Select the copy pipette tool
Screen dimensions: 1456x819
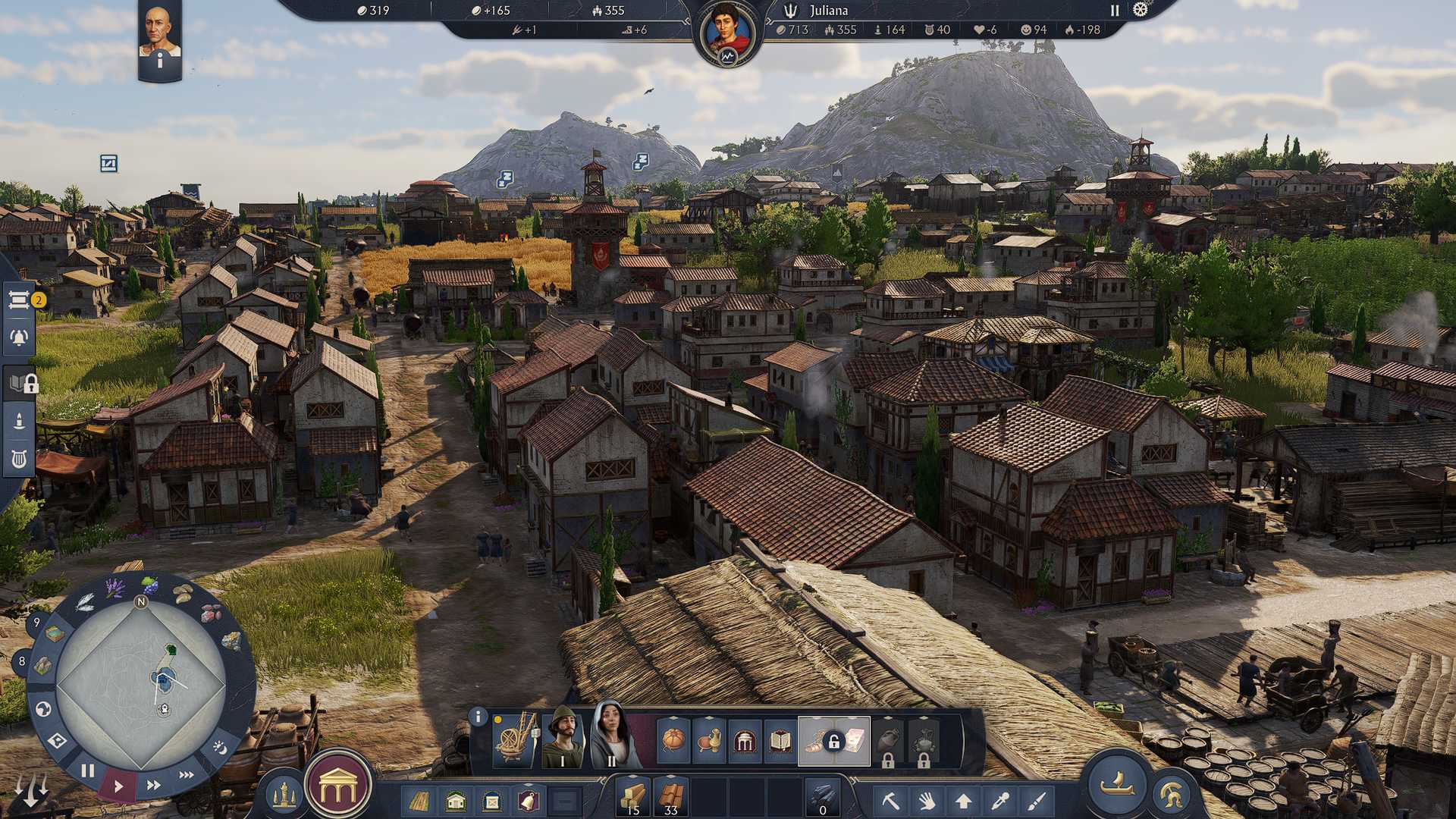pyautogui.click(x=1000, y=797)
